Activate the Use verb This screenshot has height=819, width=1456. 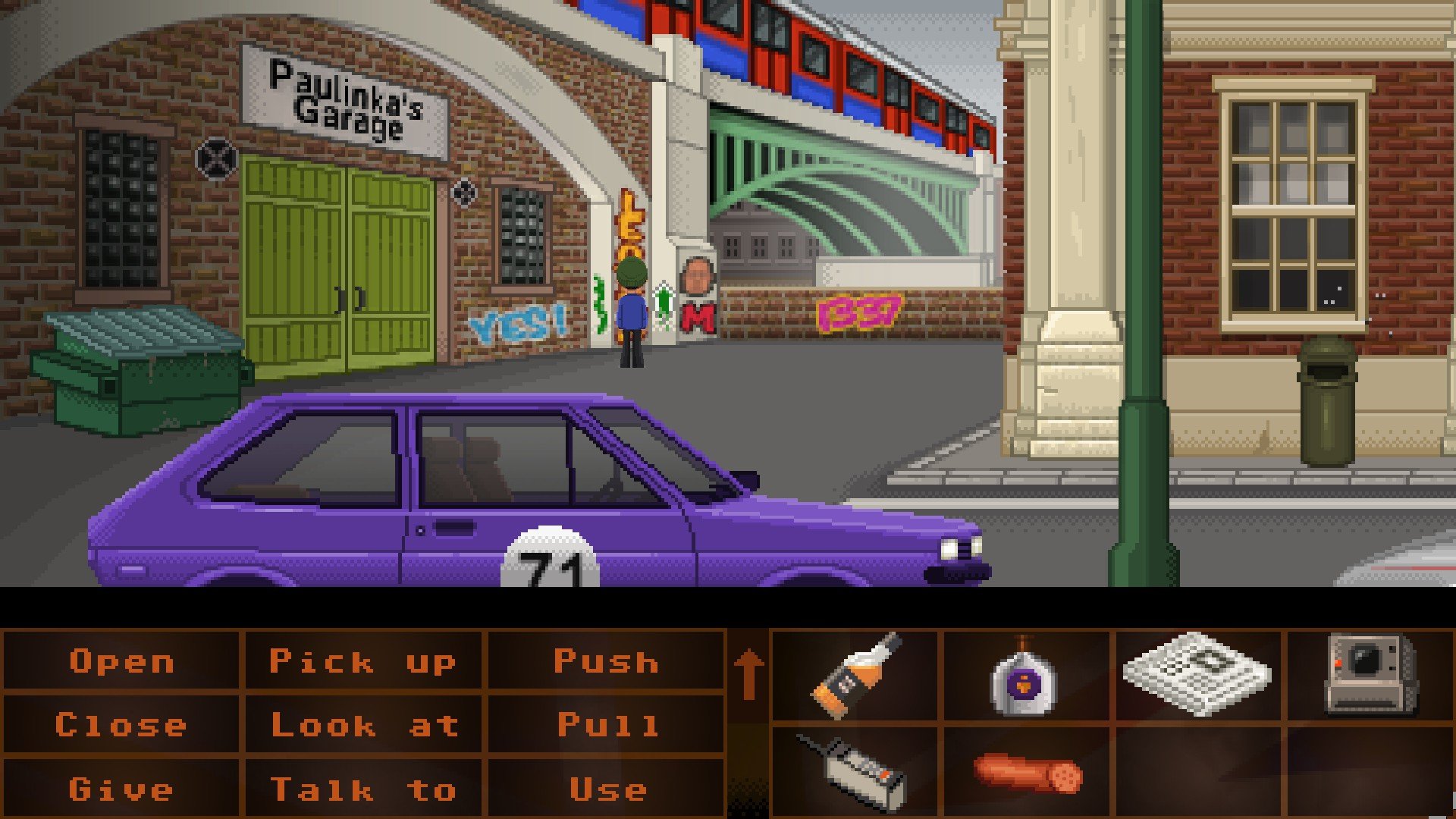coord(607,789)
